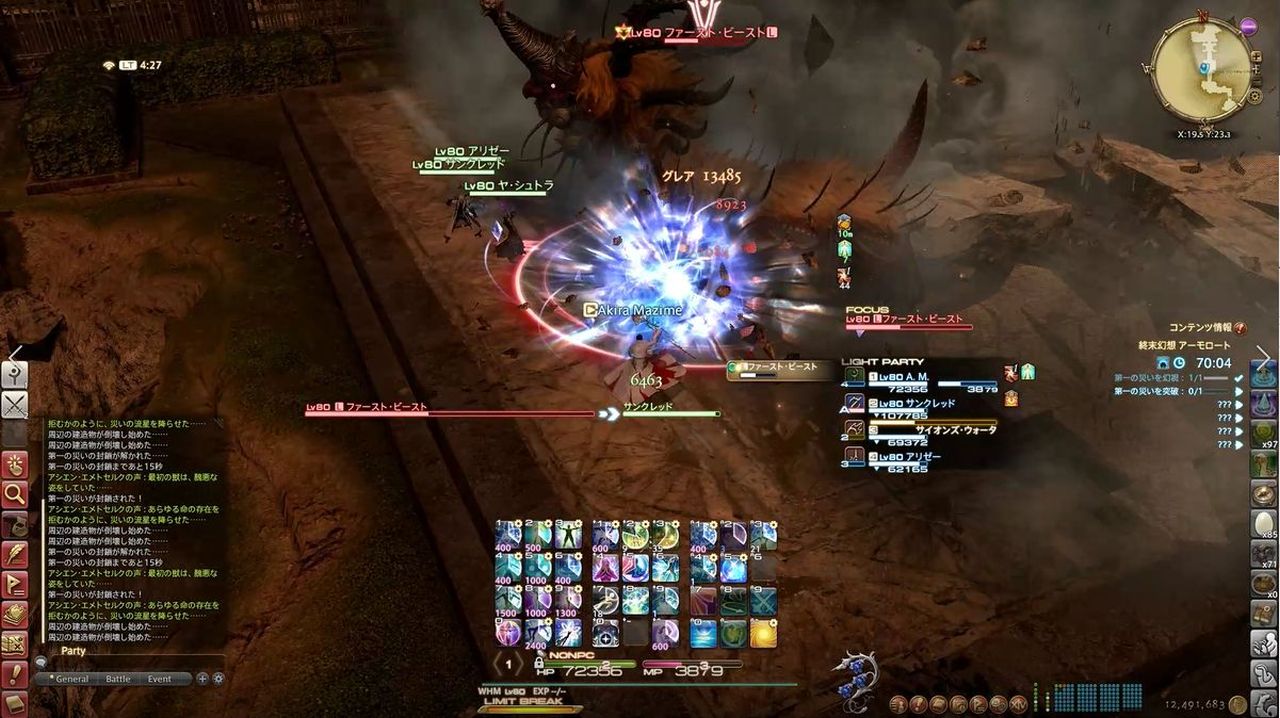Open the コンテンツ情報 duty info help icon

coord(1240,328)
